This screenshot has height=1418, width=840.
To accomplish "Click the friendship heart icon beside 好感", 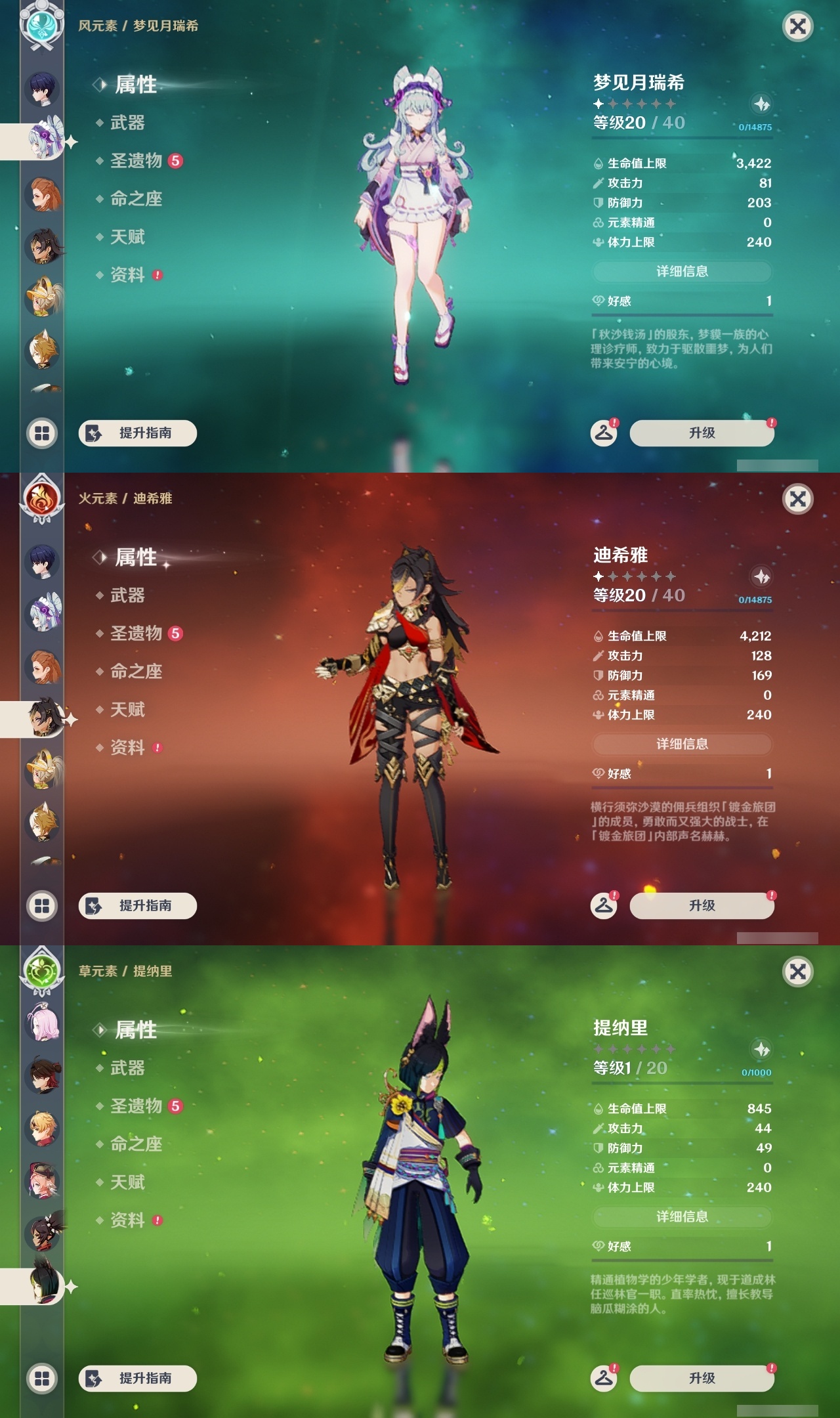I will click(598, 301).
